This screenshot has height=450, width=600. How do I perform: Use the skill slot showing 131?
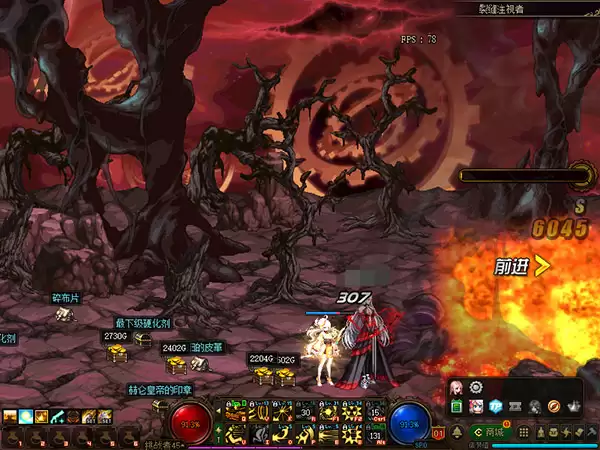pos(377,435)
